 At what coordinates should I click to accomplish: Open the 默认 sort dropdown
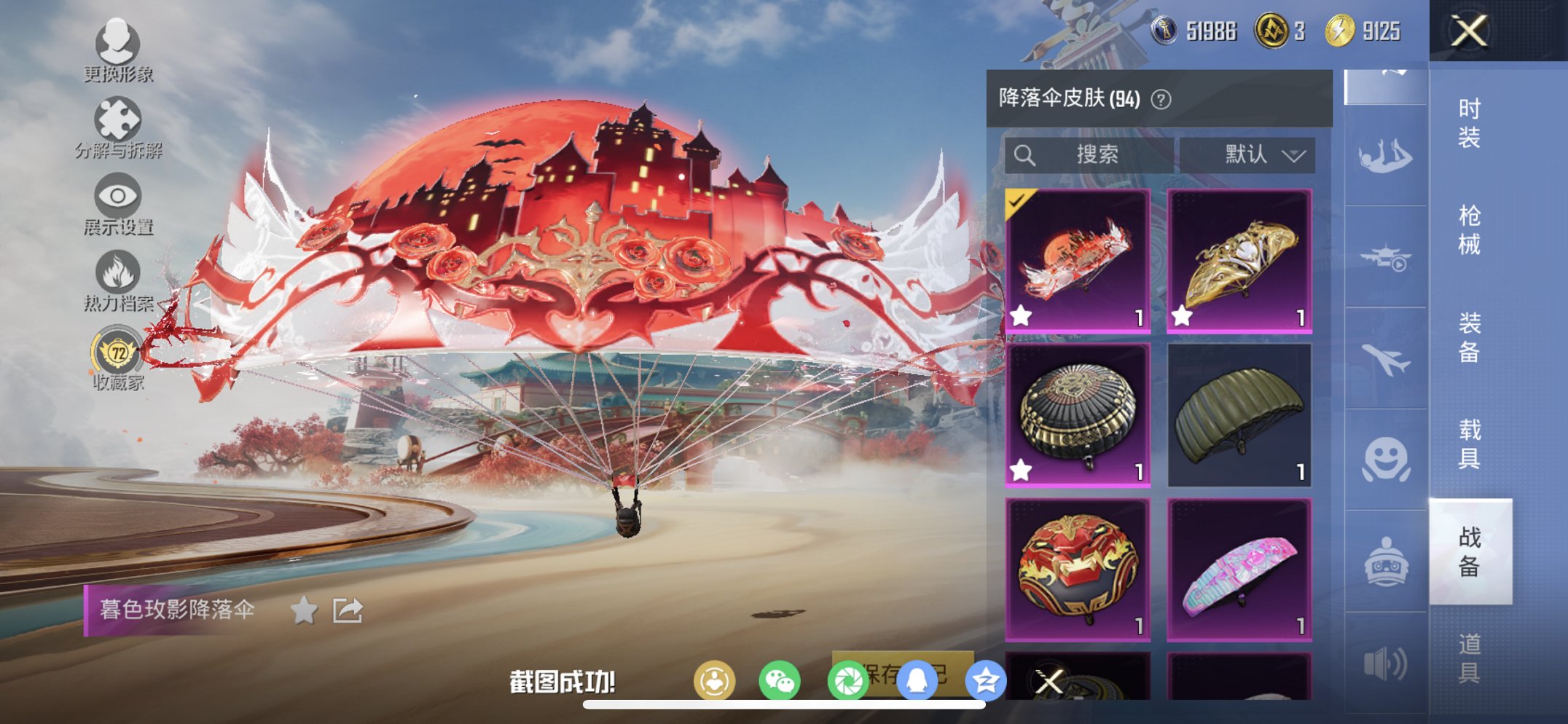[x=1250, y=154]
